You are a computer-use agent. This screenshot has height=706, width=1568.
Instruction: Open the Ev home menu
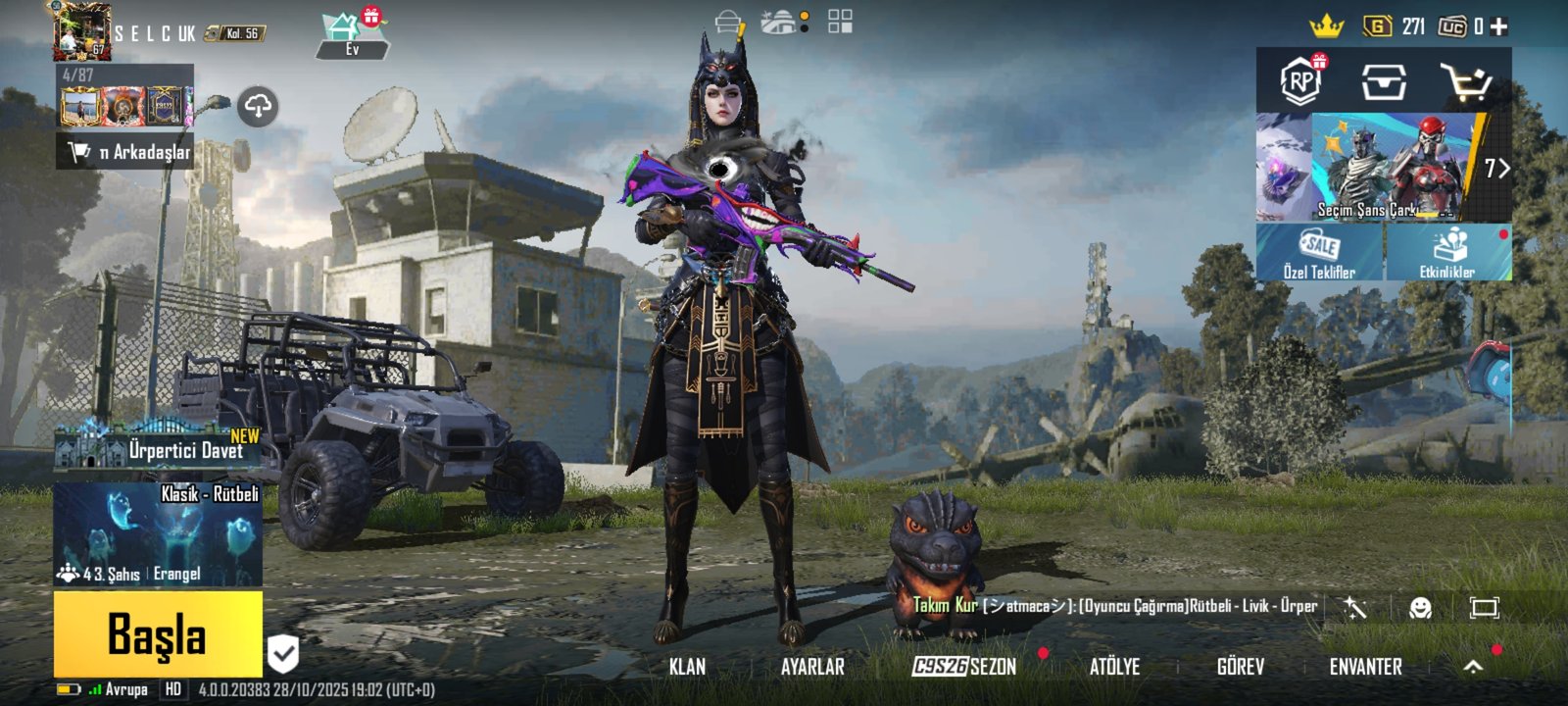pos(351,35)
